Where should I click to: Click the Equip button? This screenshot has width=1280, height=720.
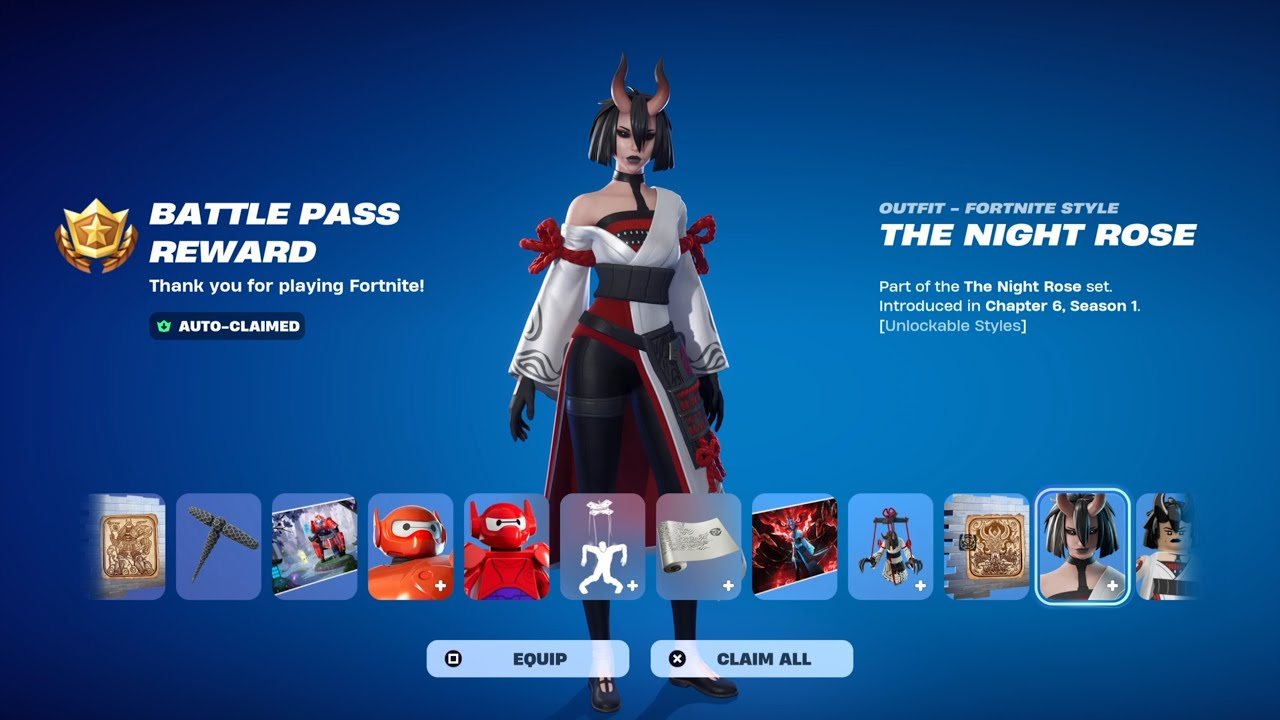tap(528, 659)
